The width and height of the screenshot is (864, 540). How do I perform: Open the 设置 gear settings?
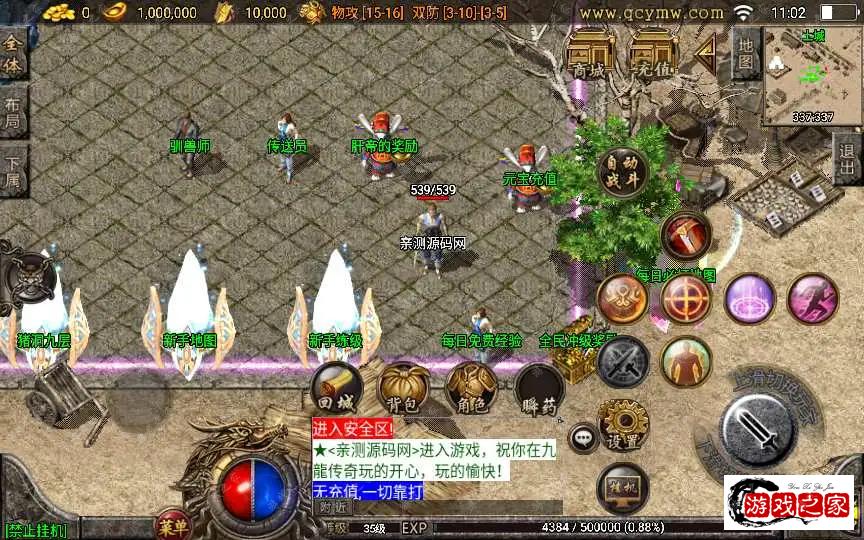(622, 424)
